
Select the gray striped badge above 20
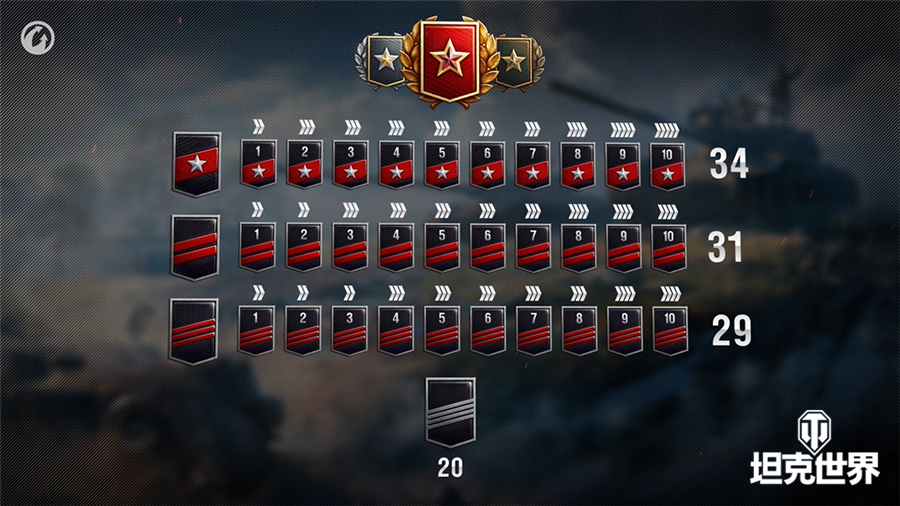(x=450, y=412)
